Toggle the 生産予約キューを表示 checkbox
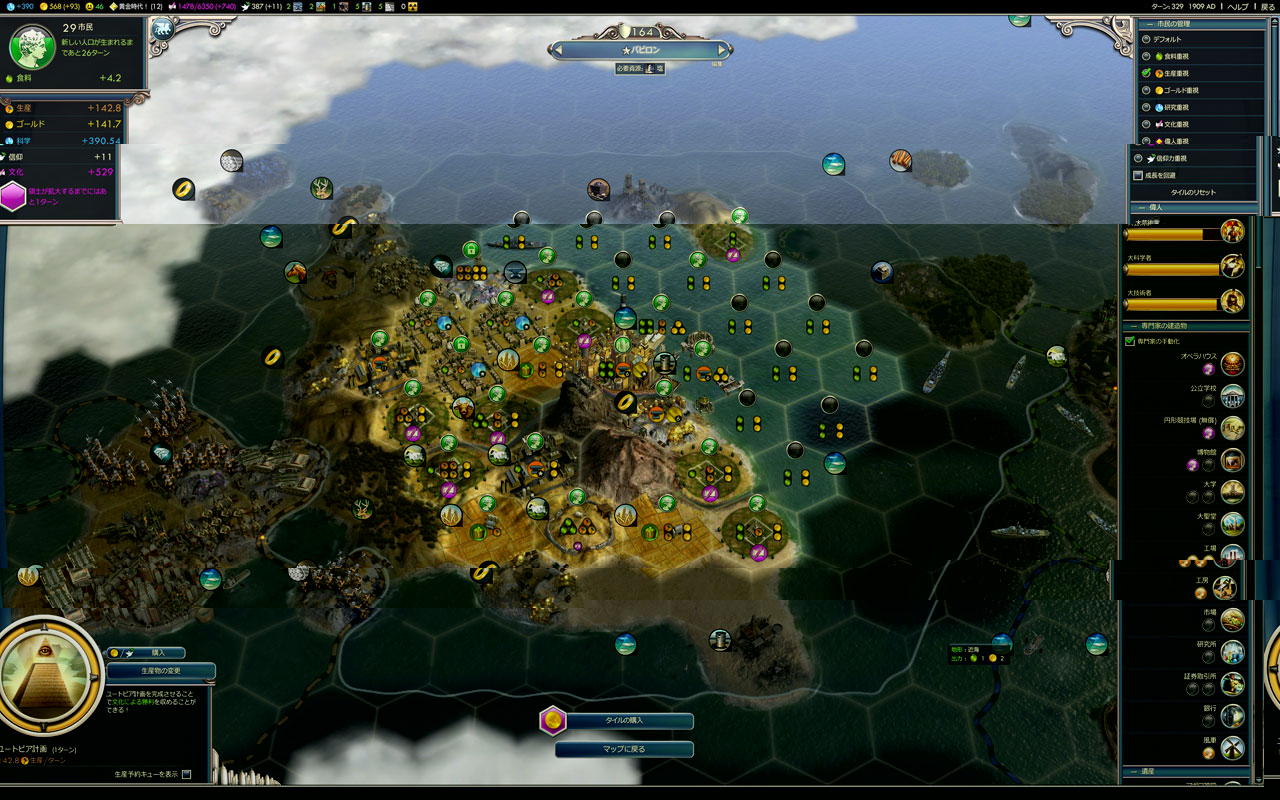1280x800 pixels. tap(186, 774)
